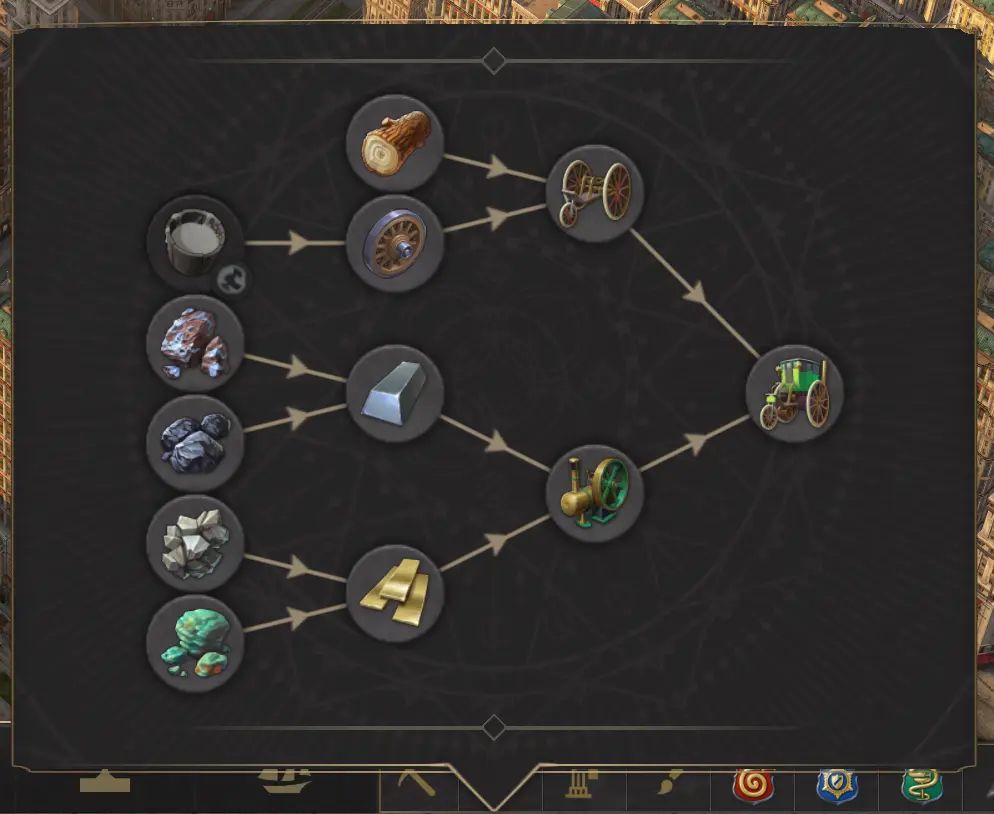Choose the zinc ore icon
Screen dimensions: 994x814
195,543
